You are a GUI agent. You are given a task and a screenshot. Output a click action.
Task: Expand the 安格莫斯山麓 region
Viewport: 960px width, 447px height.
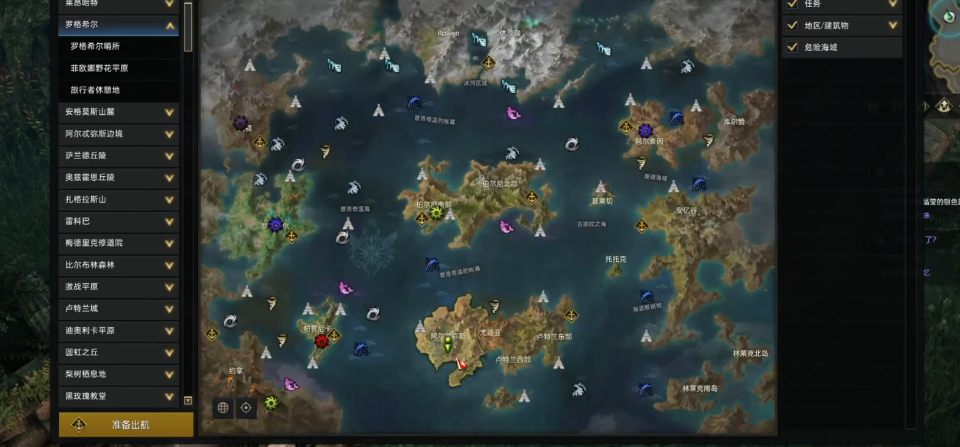170,112
